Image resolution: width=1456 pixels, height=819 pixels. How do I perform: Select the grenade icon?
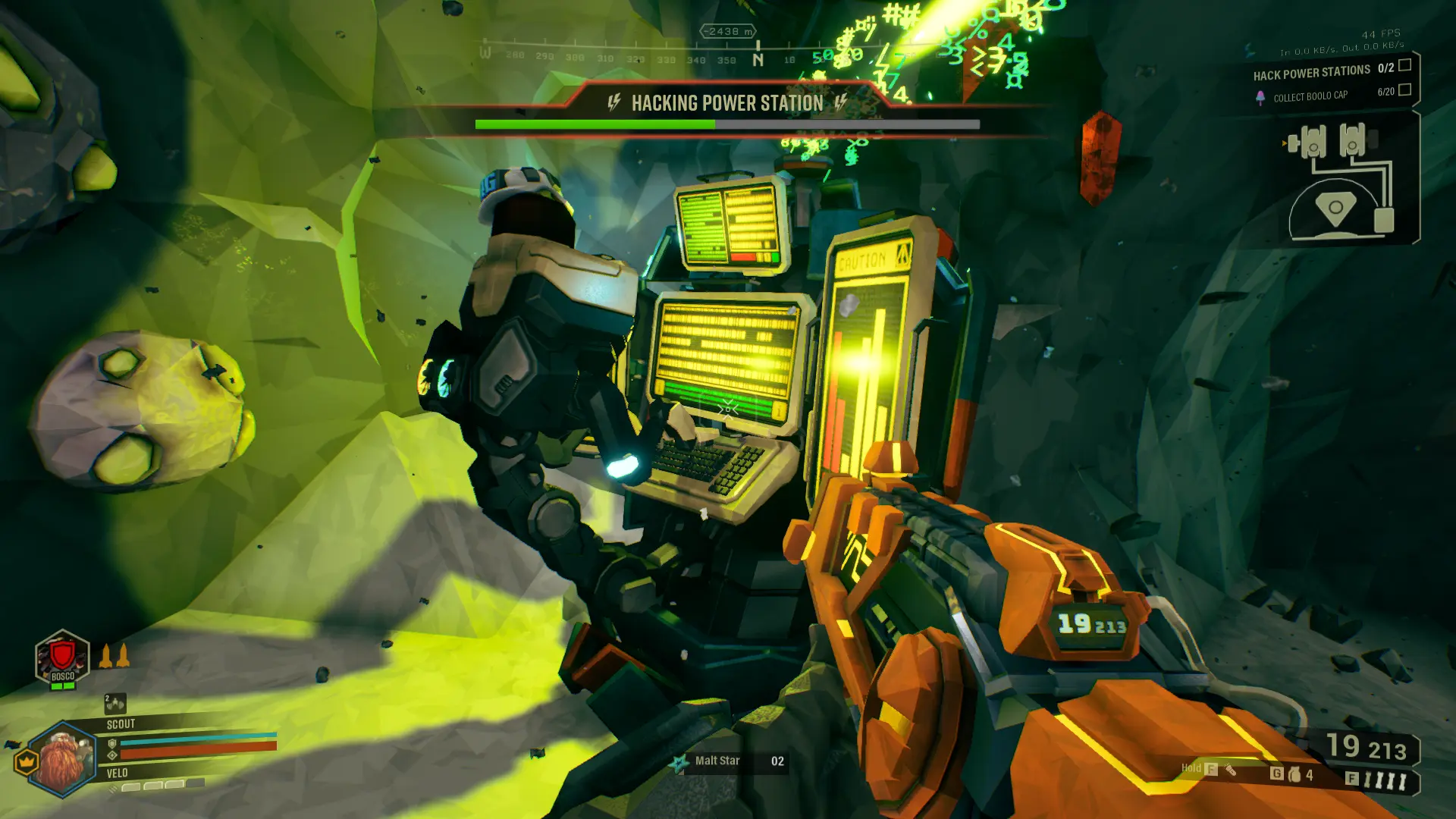tap(1295, 774)
